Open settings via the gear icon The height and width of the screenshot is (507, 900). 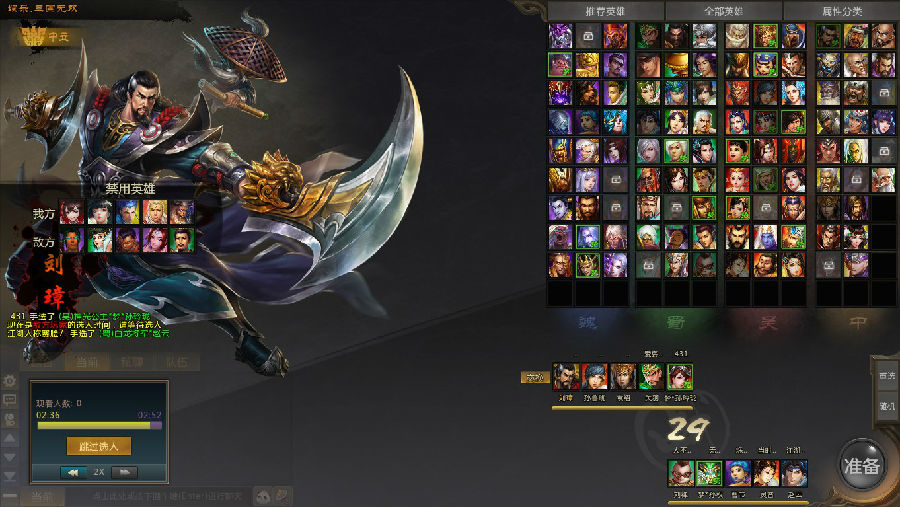click(x=10, y=381)
